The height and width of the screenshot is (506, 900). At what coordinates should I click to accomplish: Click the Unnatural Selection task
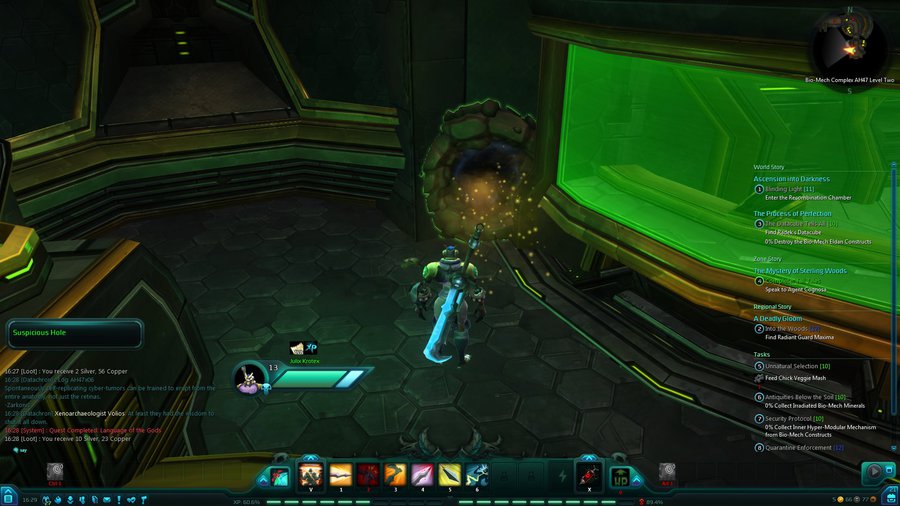click(x=796, y=366)
